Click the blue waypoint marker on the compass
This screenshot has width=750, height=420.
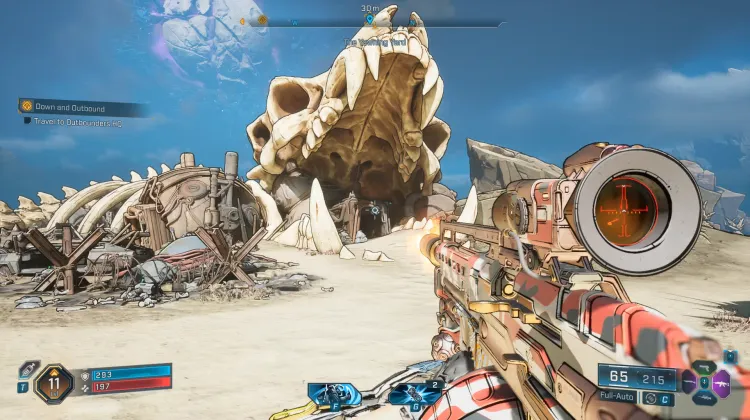tap(369, 18)
